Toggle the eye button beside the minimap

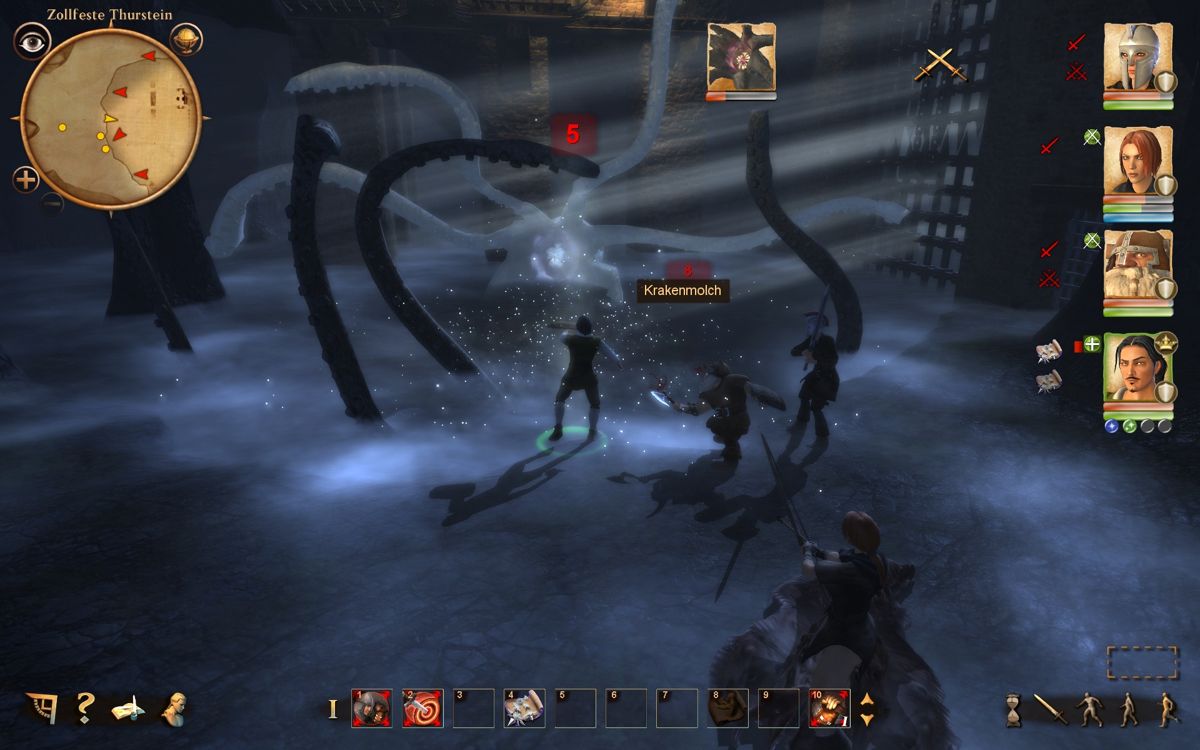click(32, 41)
